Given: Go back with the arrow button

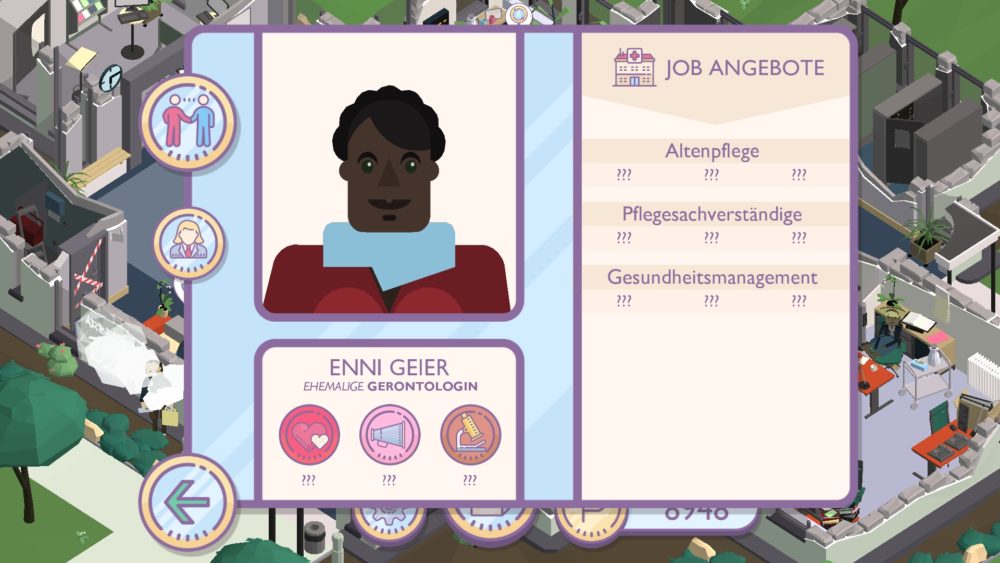Looking at the screenshot, I should [x=187, y=502].
